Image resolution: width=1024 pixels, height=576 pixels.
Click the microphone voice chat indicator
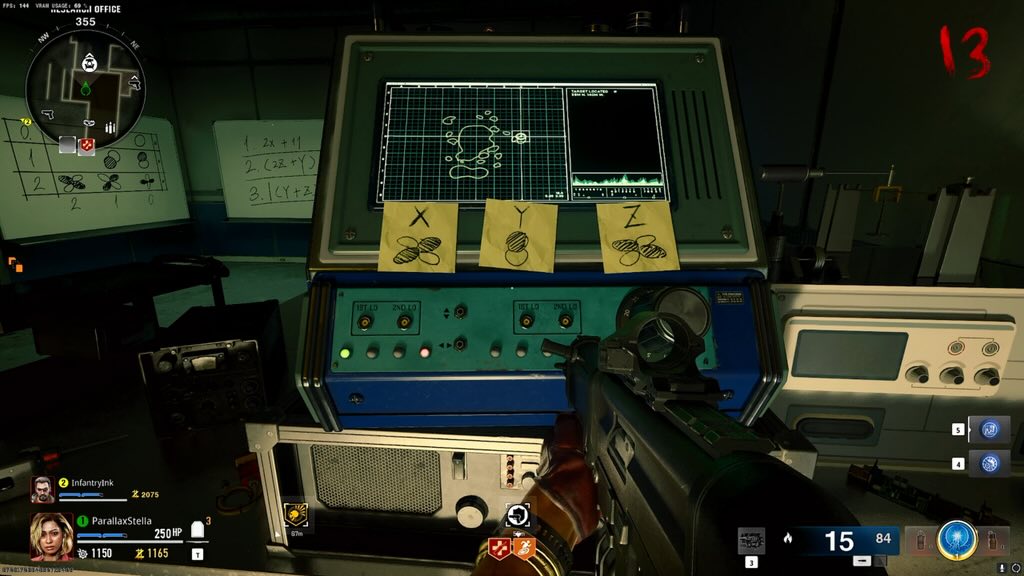pyautogui.click(x=1001, y=568)
